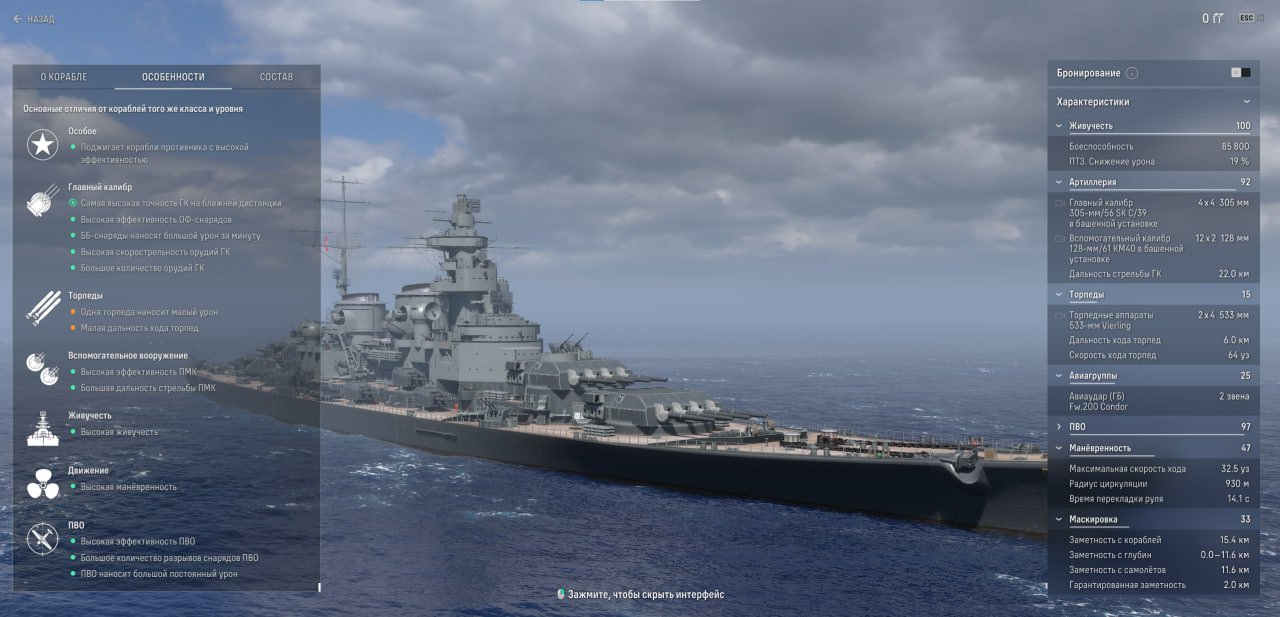
Task: Collapse the Манёвренность section
Action: 1059,448
